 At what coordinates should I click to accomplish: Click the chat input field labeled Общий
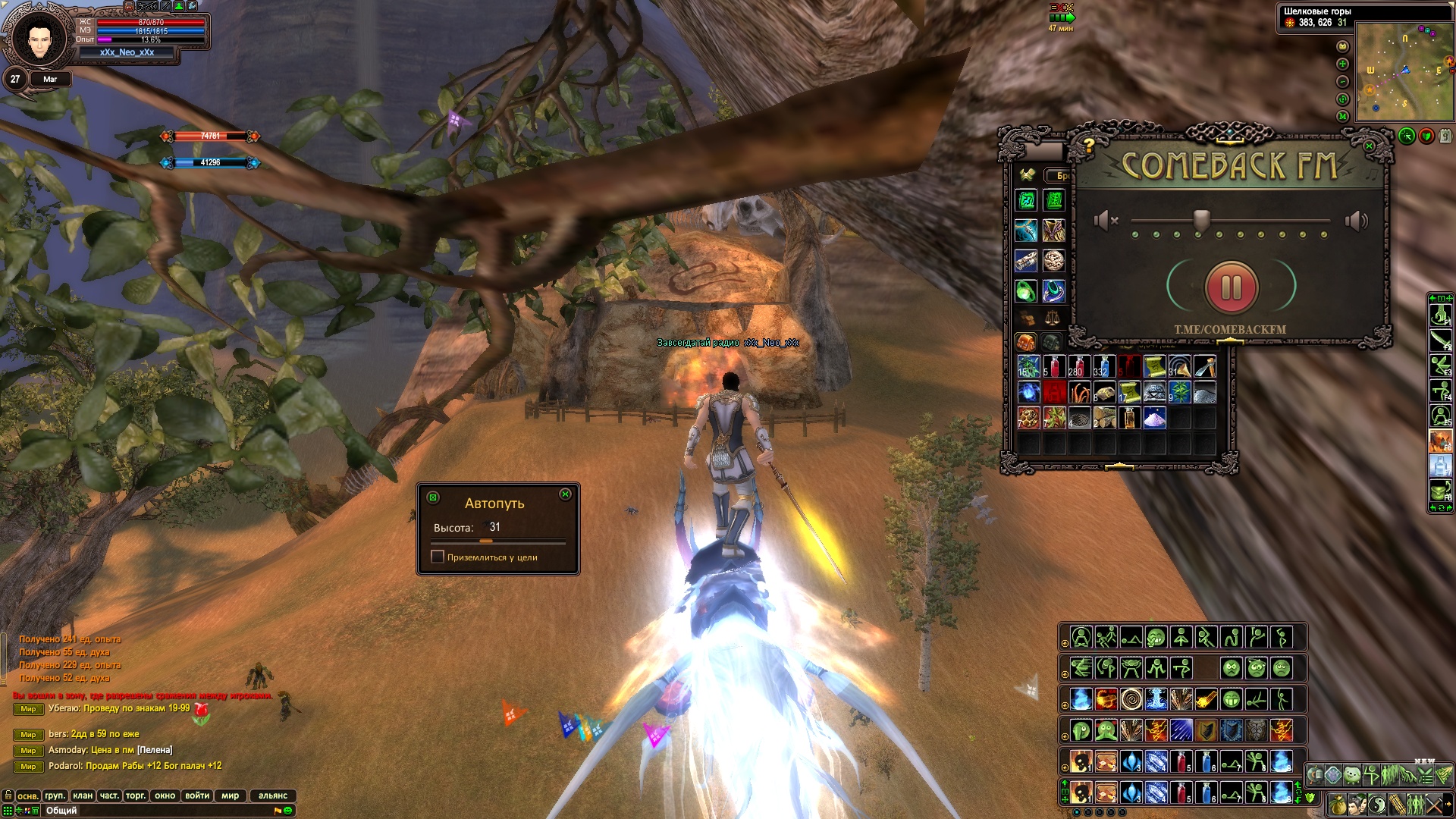pos(152,811)
